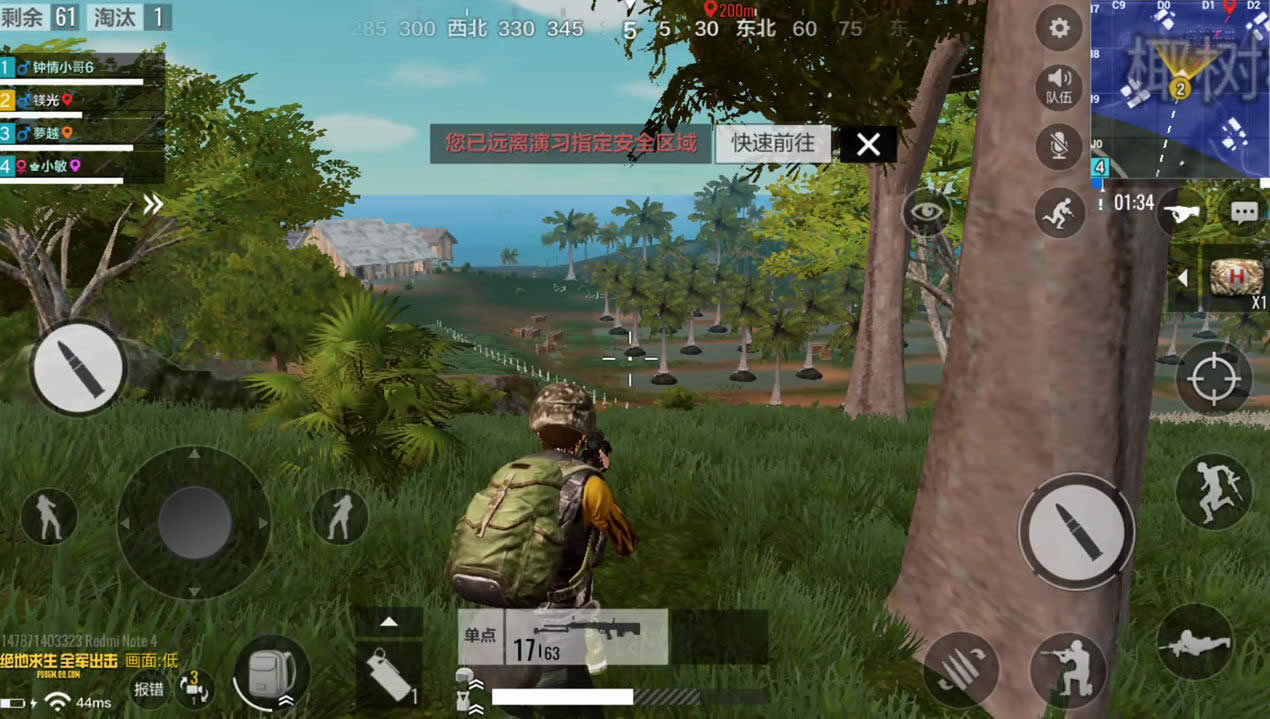Image resolution: width=1270 pixels, height=719 pixels.
Task: Activate the eye free-look icon
Action: tap(927, 213)
